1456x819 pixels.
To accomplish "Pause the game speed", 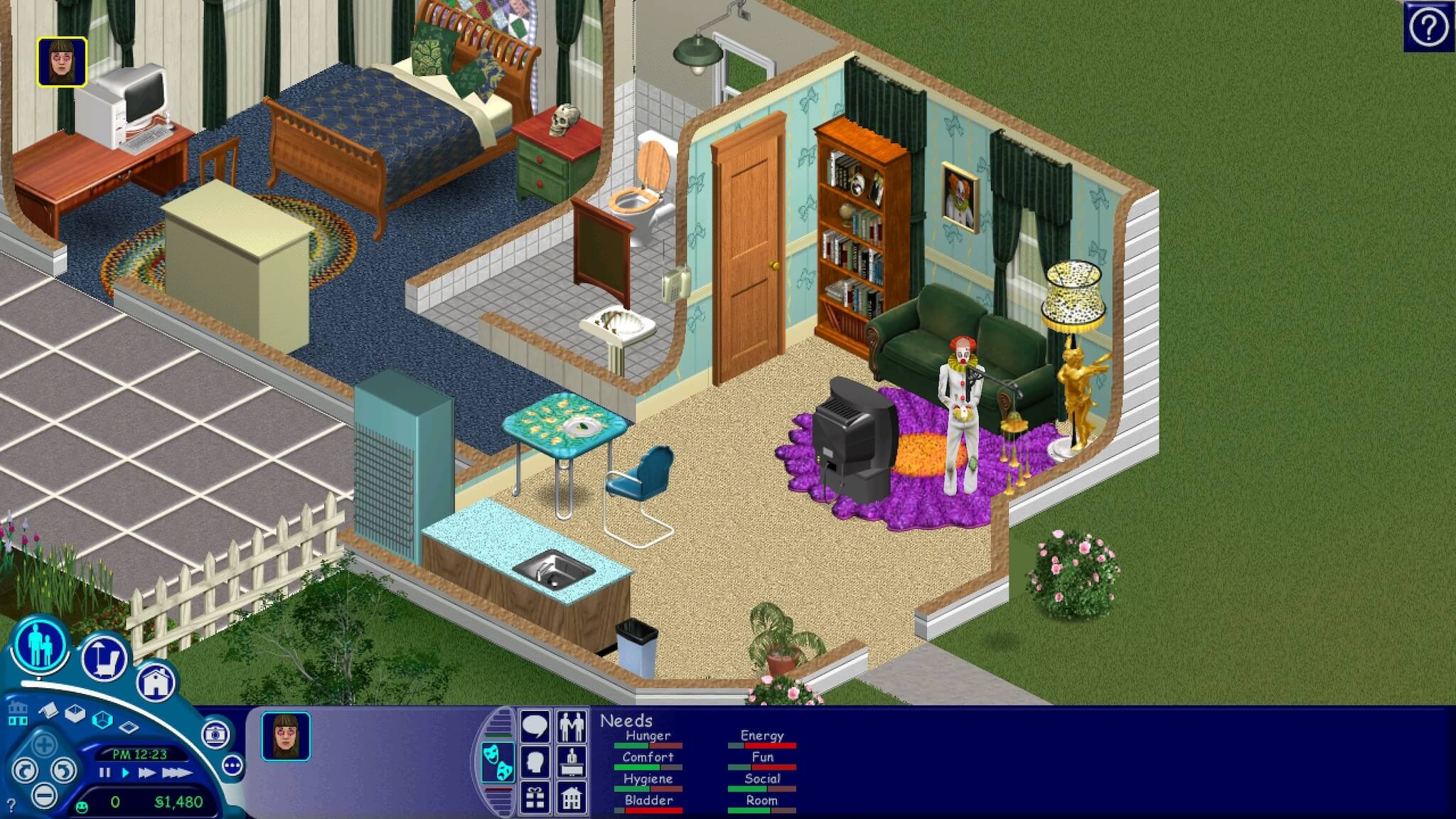I will pos(104,773).
